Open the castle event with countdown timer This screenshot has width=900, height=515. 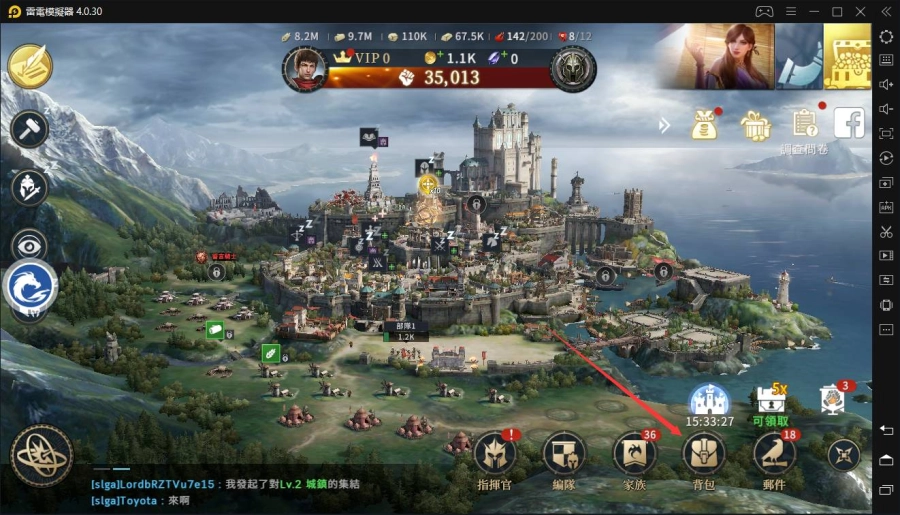coord(709,402)
